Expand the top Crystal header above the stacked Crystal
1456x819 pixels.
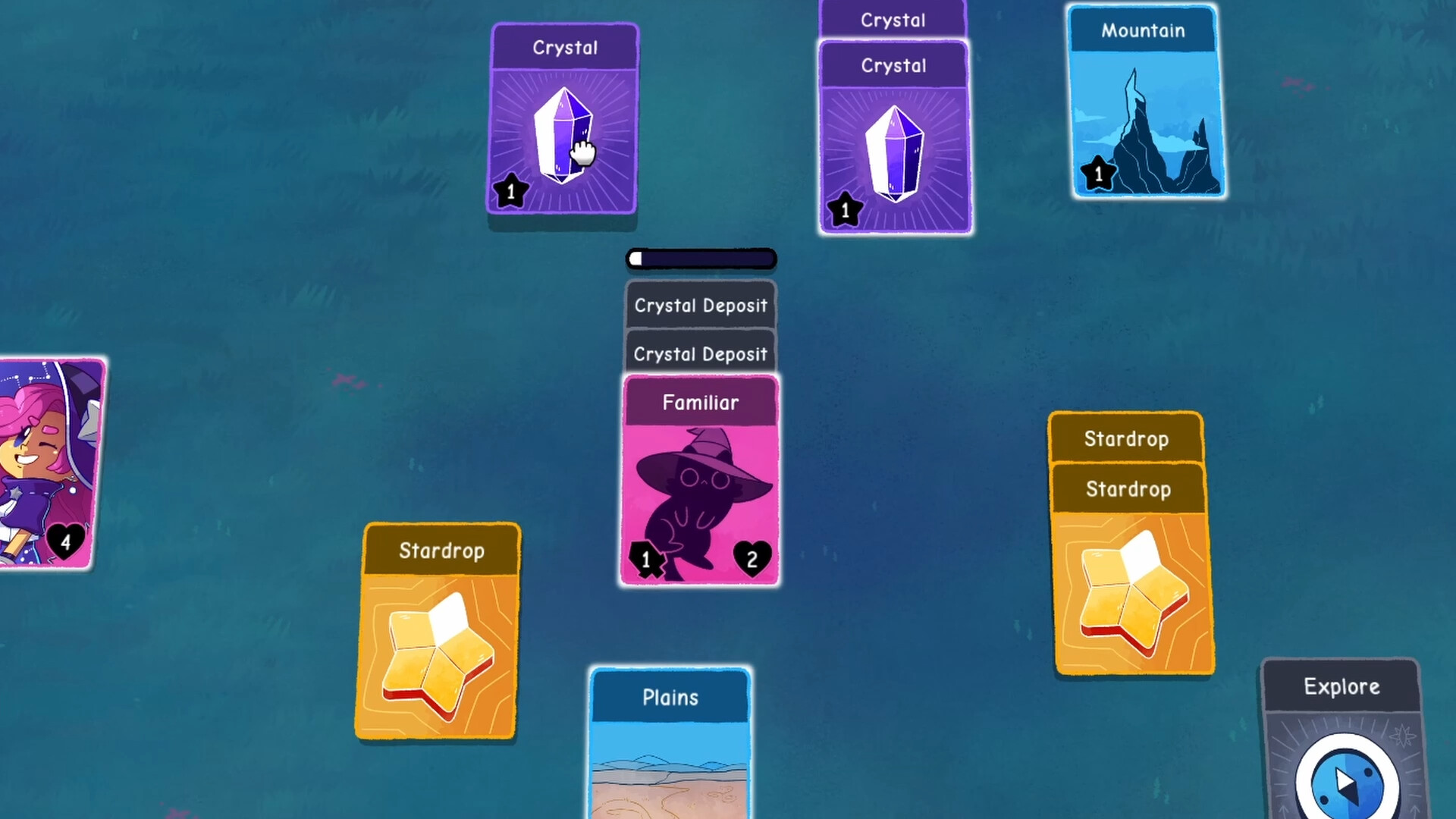(892, 20)
